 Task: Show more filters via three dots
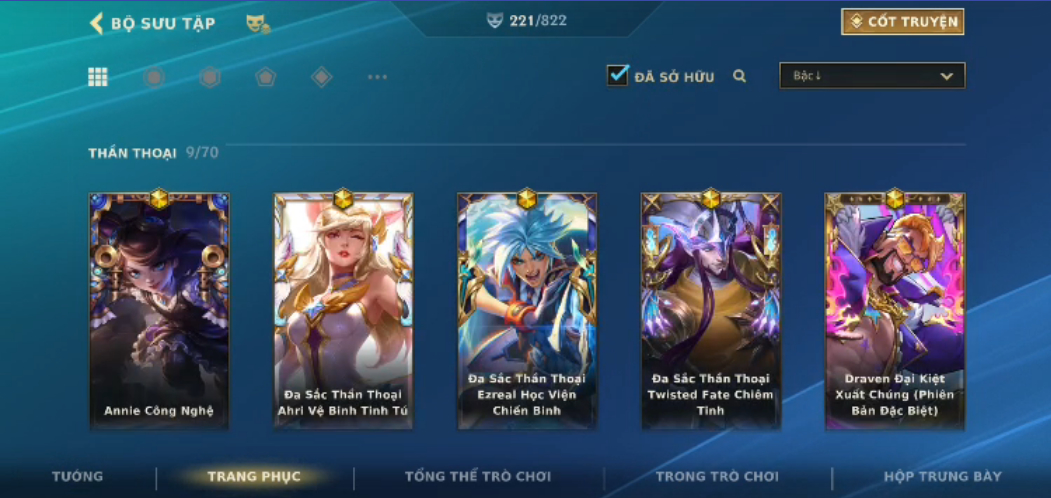click(377, 77)
